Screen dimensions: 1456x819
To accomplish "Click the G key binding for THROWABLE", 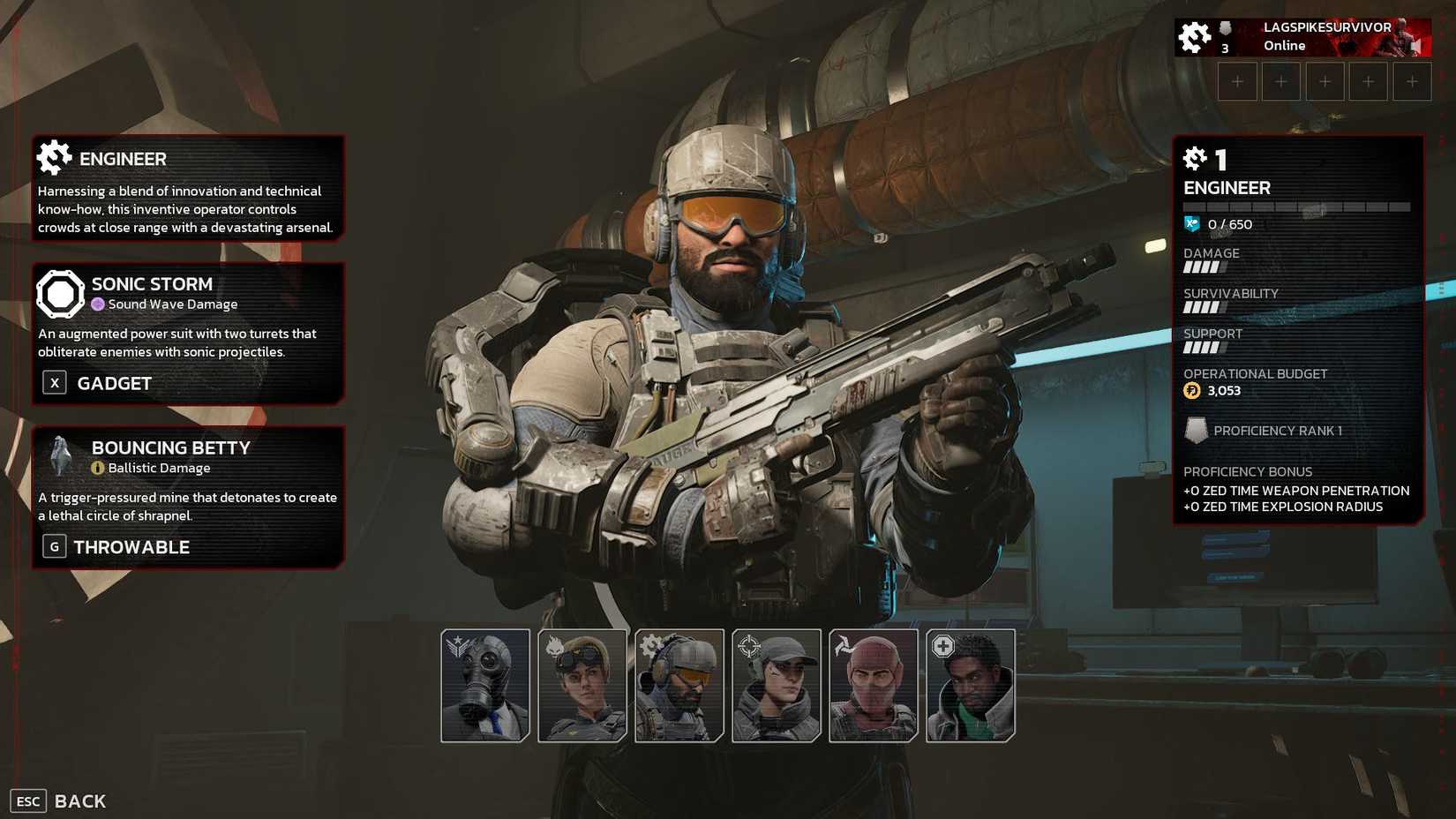I will (x=54, y=545).
